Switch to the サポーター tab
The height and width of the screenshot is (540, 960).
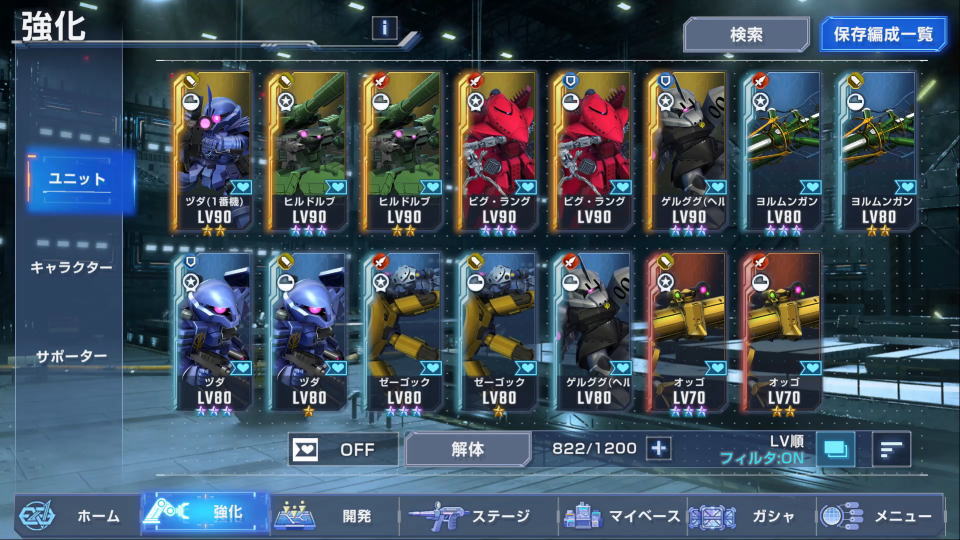(x=71, y=356)
